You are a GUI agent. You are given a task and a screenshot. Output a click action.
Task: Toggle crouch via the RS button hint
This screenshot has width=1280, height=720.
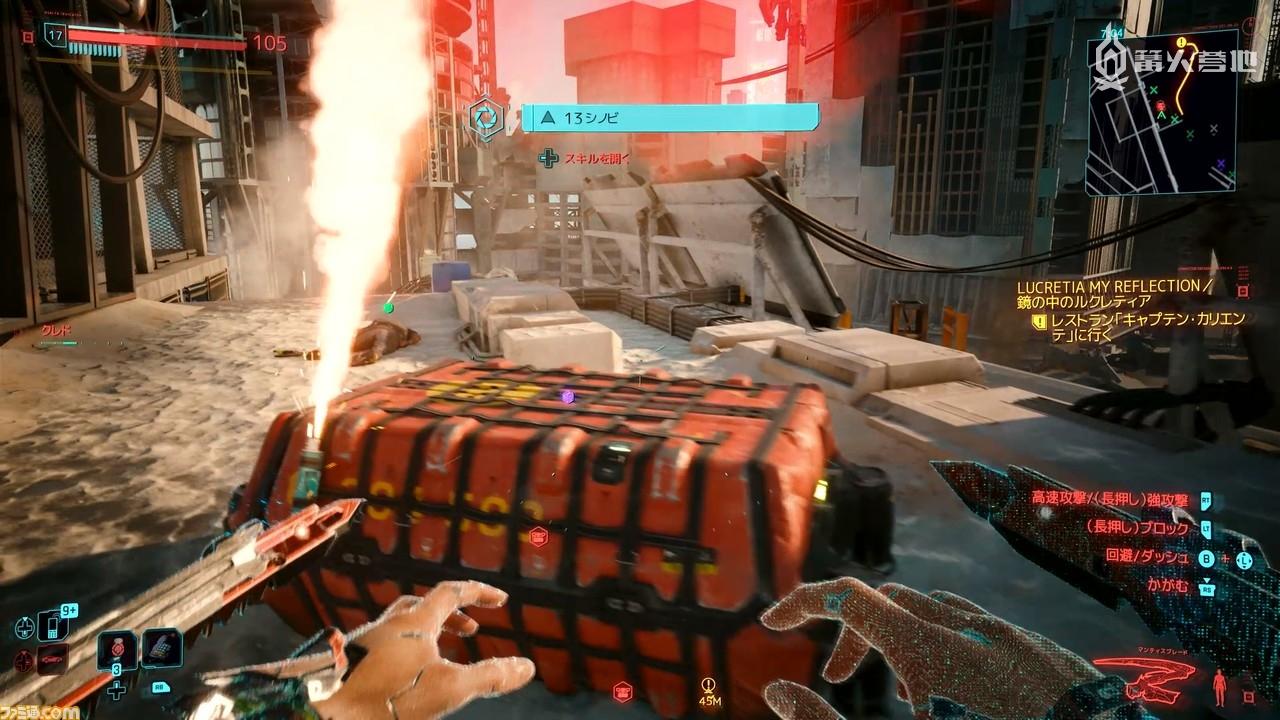coord(1206,588)
